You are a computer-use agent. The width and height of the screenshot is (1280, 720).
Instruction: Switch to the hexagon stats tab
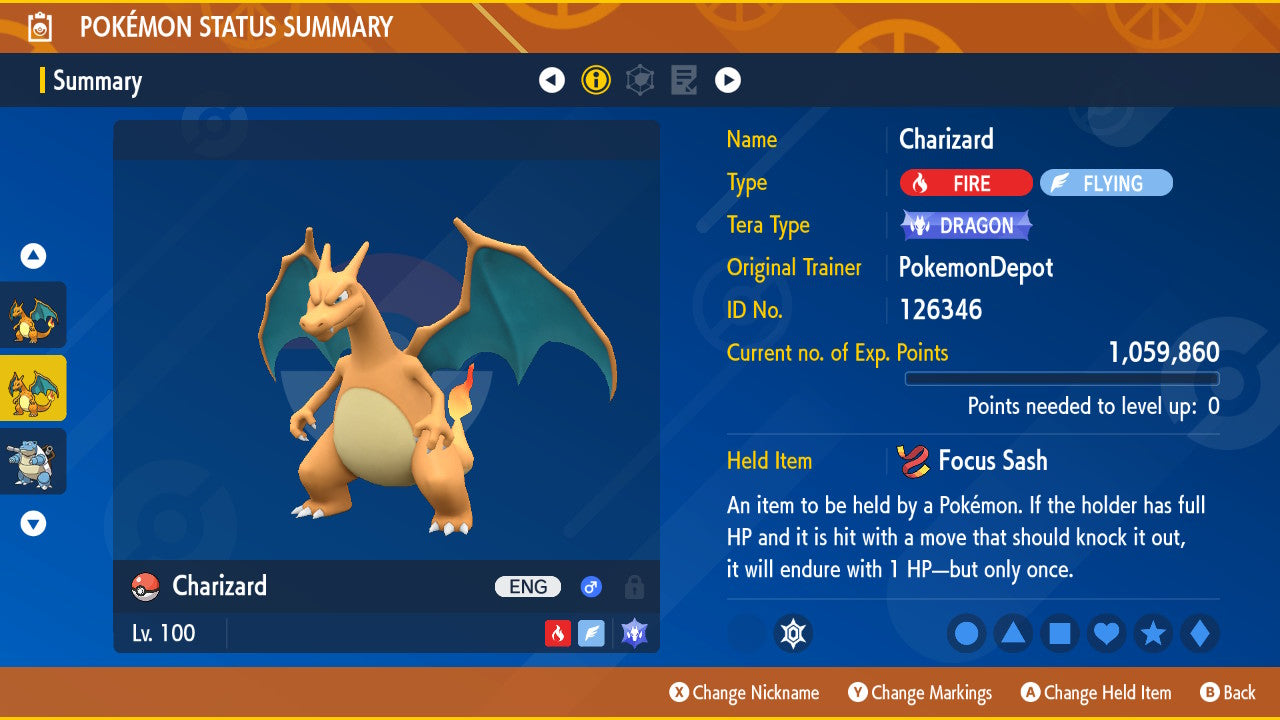[640, 80]
